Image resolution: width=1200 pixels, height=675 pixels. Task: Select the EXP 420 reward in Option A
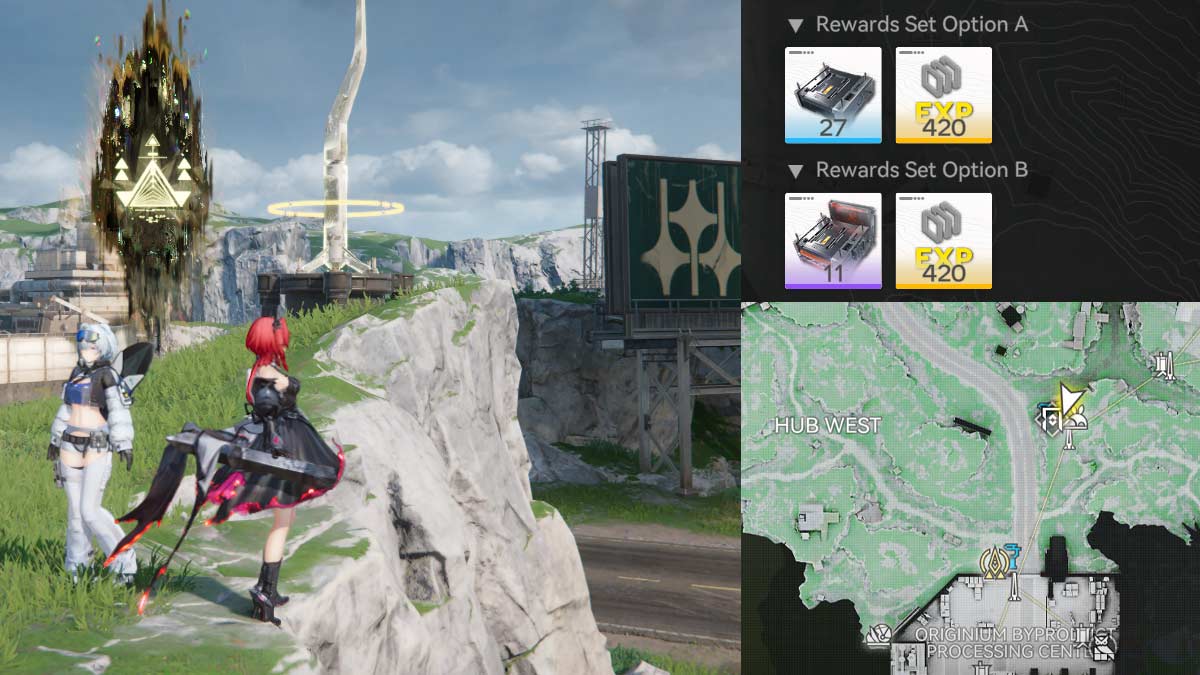(x=943, y=95)
